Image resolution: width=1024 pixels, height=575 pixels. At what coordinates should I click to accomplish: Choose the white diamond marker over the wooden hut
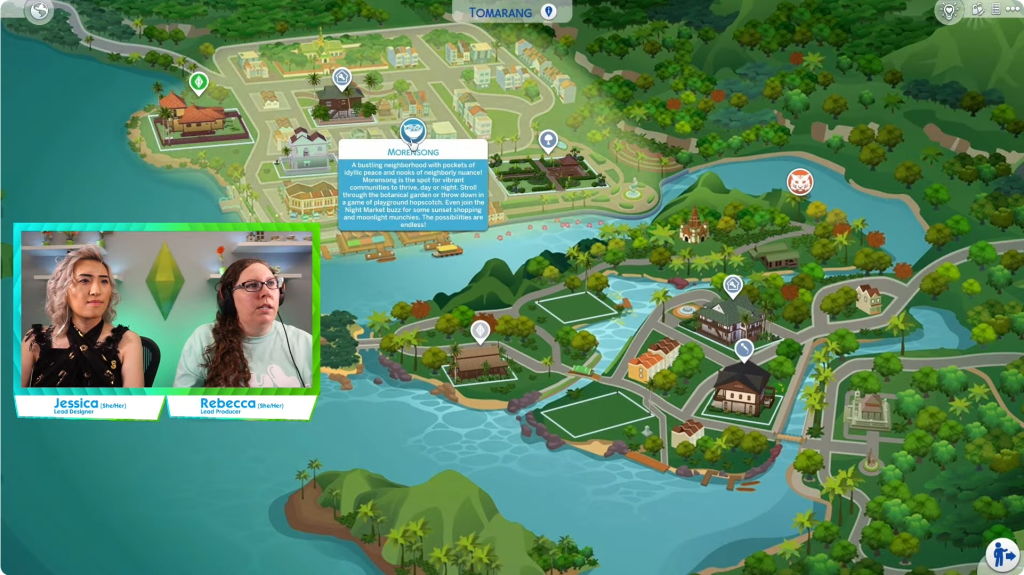click(481, 329)
